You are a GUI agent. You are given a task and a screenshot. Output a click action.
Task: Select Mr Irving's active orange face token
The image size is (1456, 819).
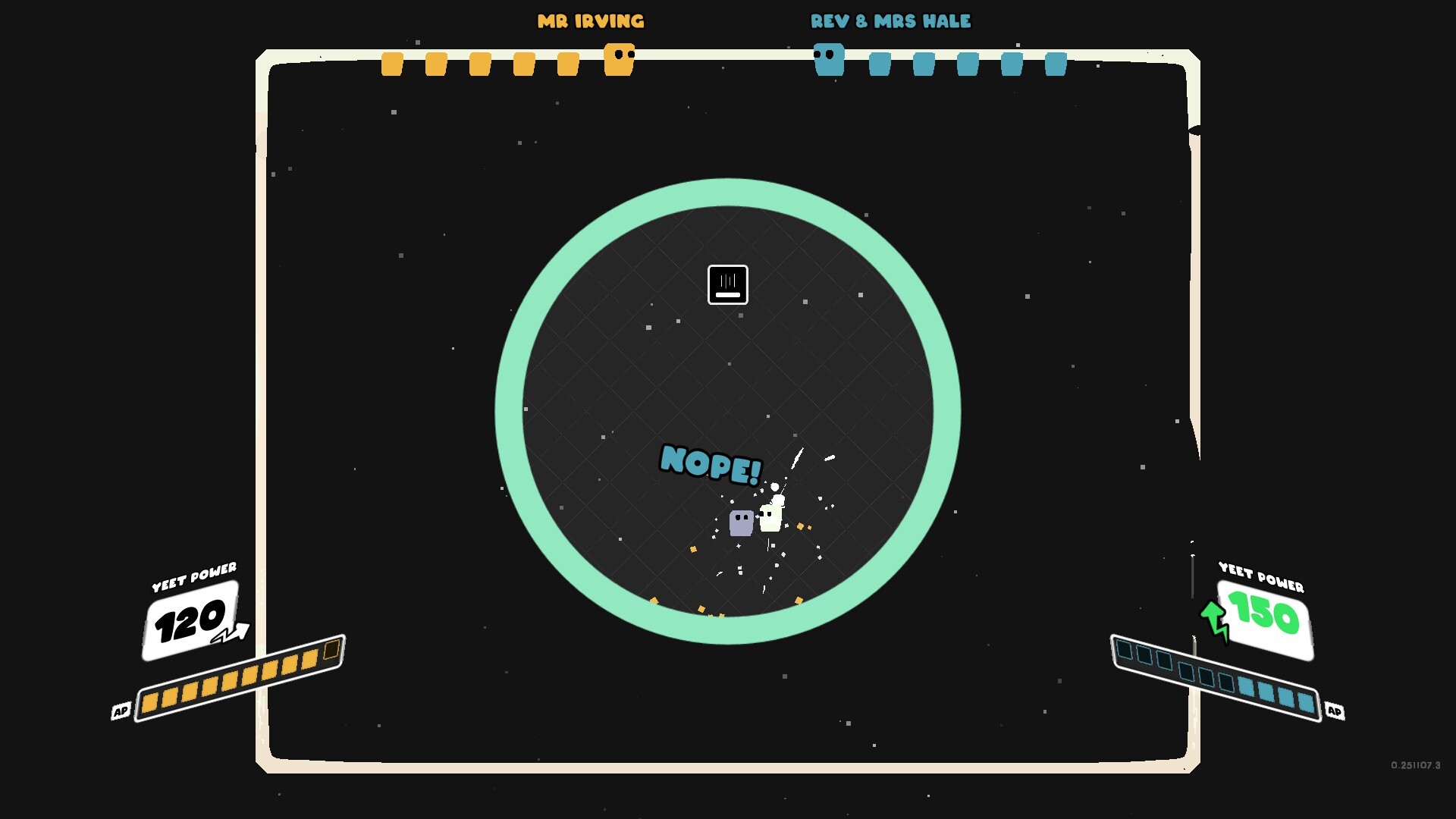click(x=618, y=59)
